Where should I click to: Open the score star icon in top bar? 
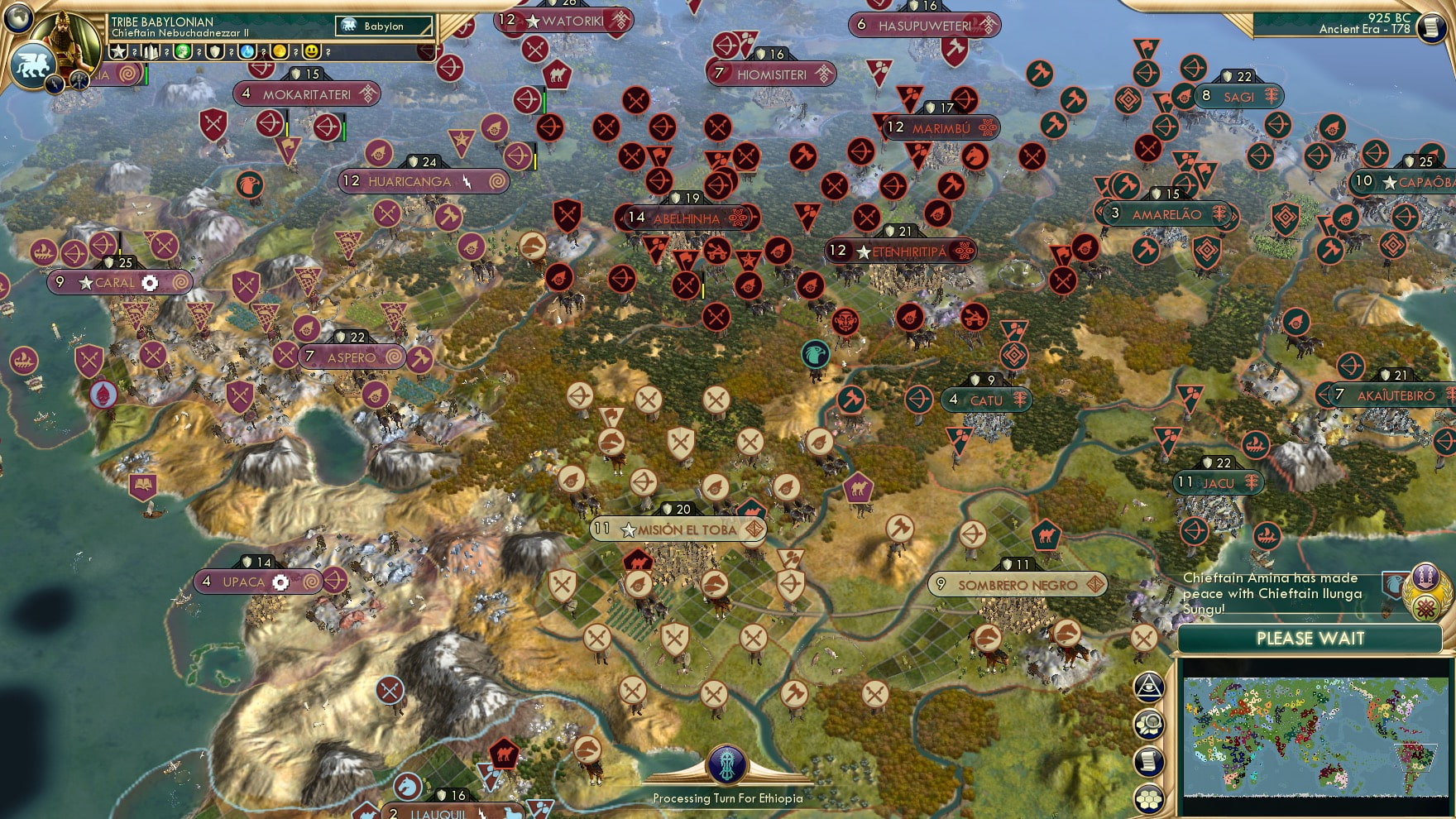tap(118, 53)
